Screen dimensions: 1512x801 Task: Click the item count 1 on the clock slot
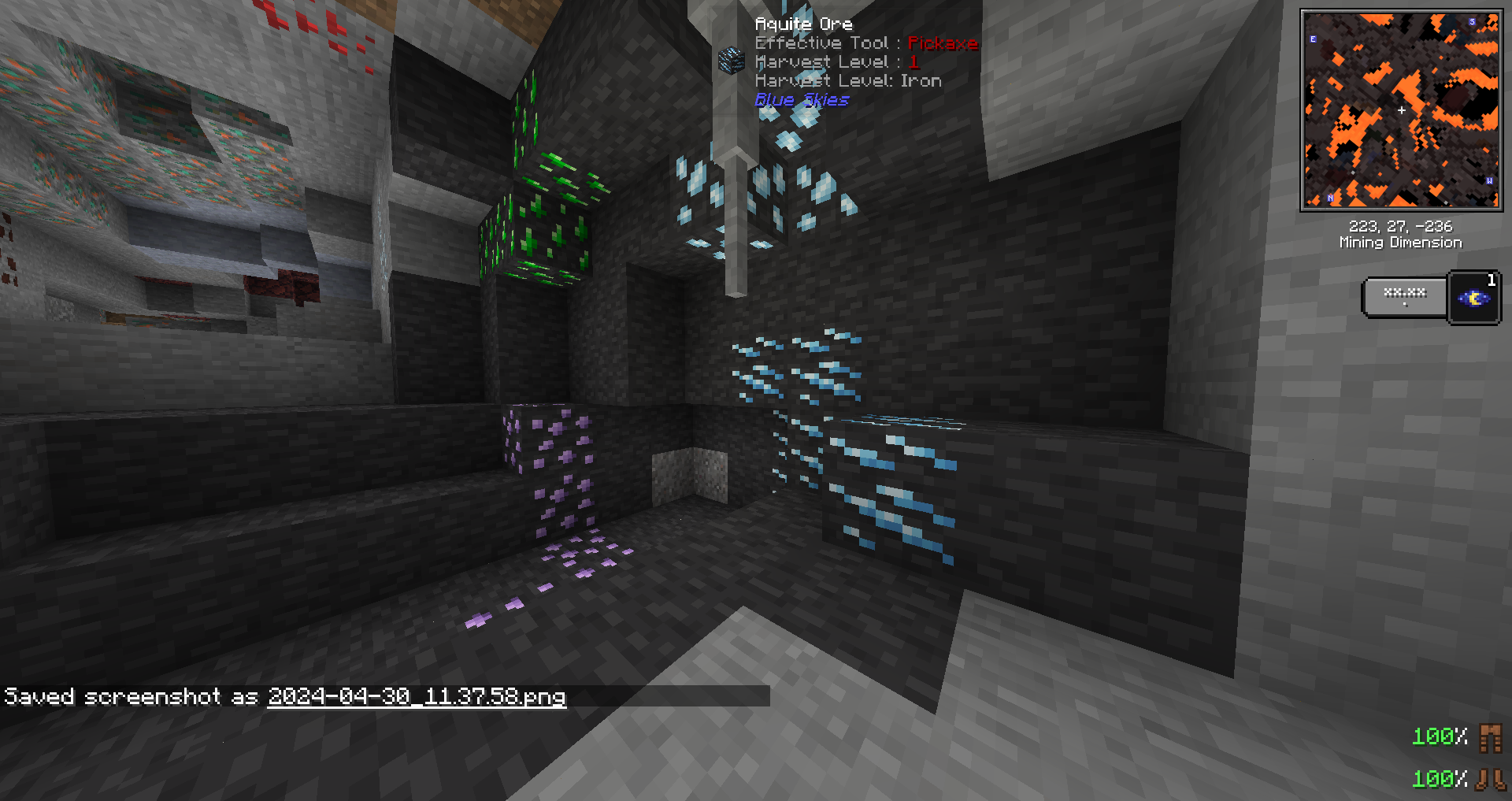tap(1491, 280)
